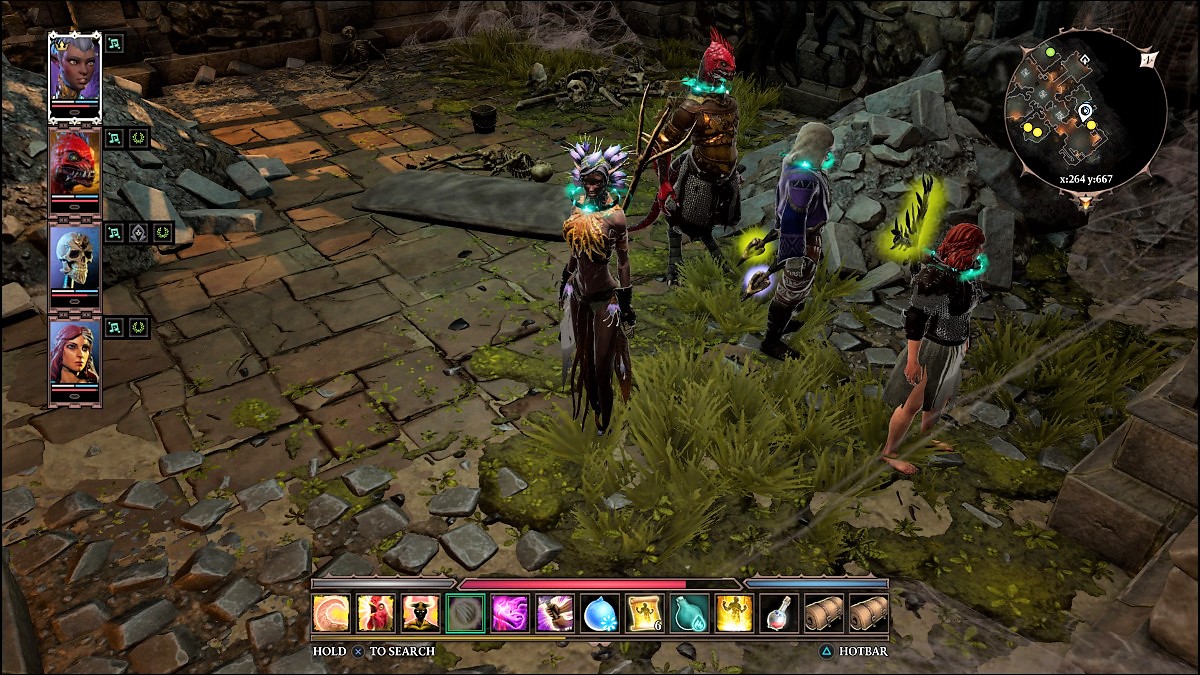This screenshot has width=1200, height=675.
Task: Cast the purple magic swirl skill
Action: pos(509,613)
